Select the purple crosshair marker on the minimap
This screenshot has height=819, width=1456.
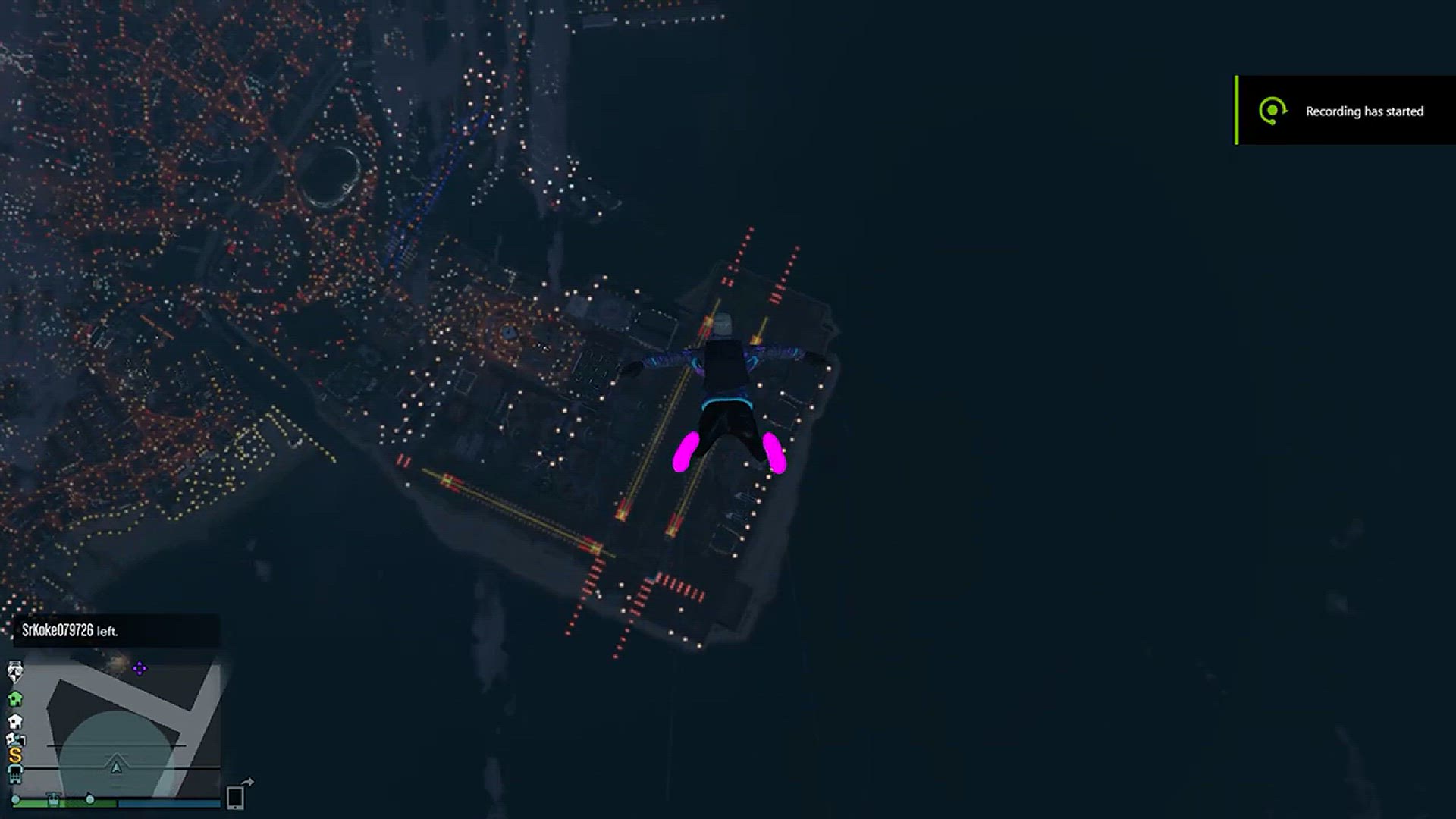coord(140,669)
